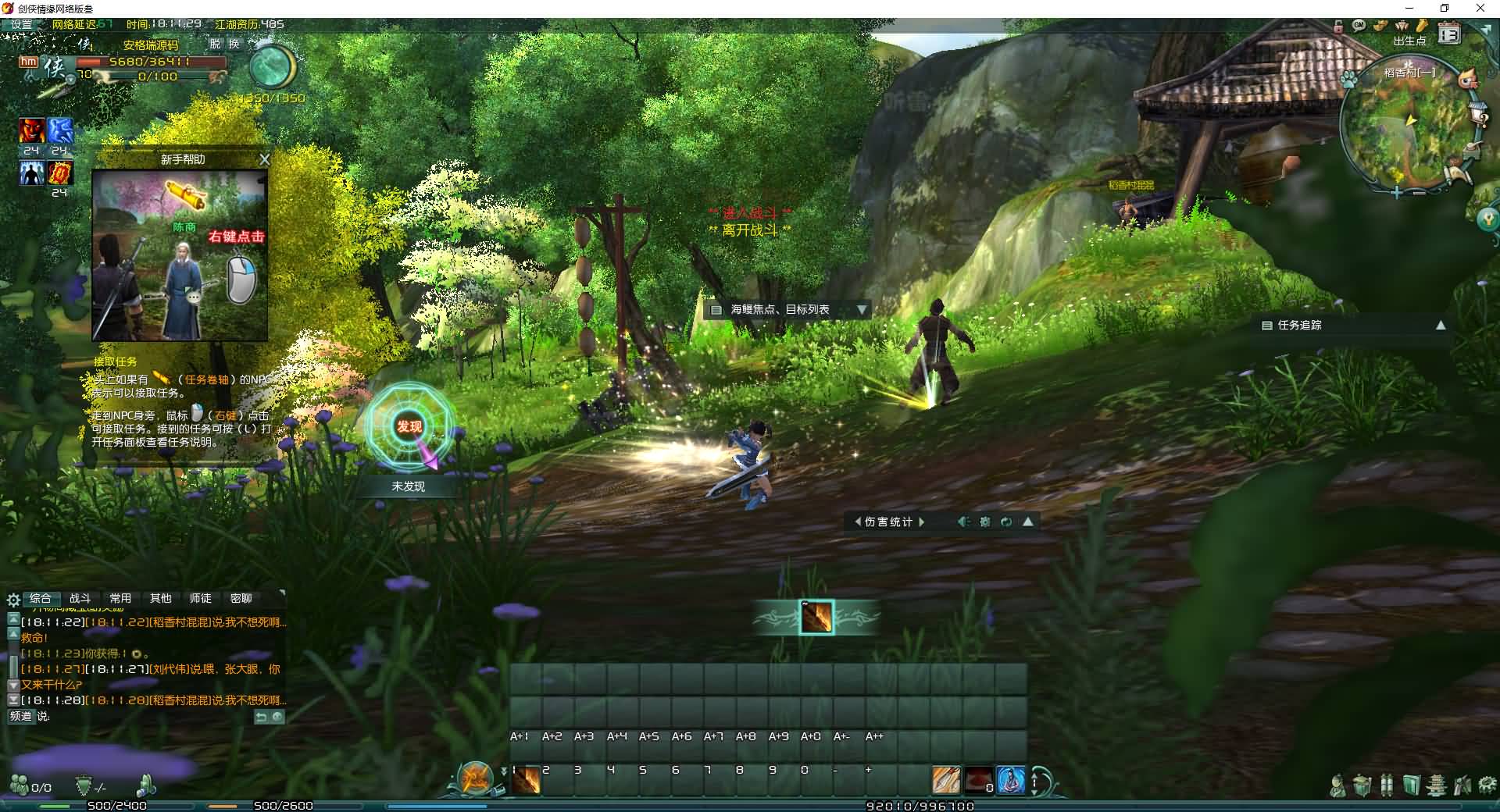Zoom in the minimap with the plus button
Screen dimensions: 1500x812
point(1396,192)
